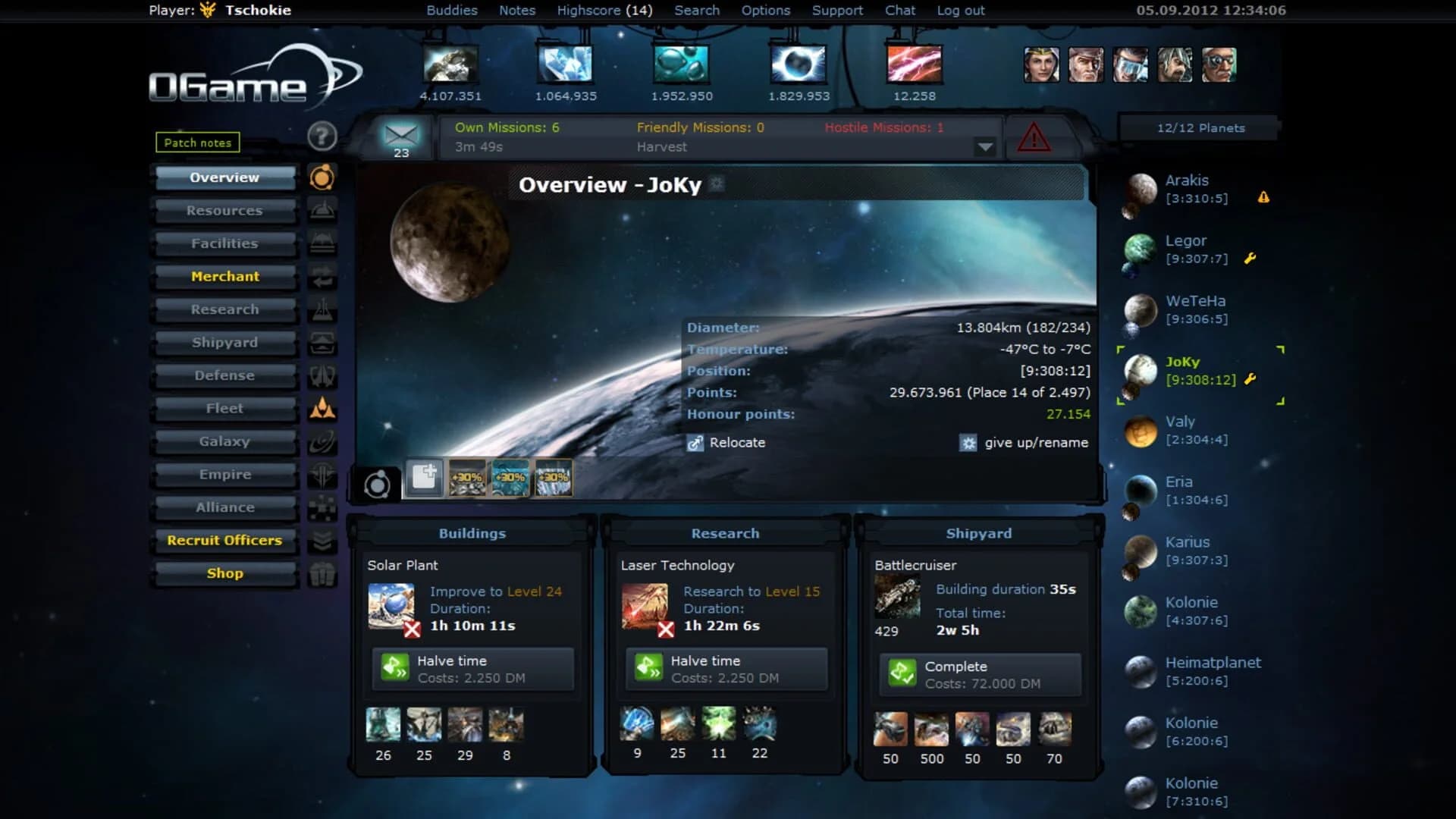
Task: Click Halve time for Laser Technology research
Action: (x=725, y=669)
